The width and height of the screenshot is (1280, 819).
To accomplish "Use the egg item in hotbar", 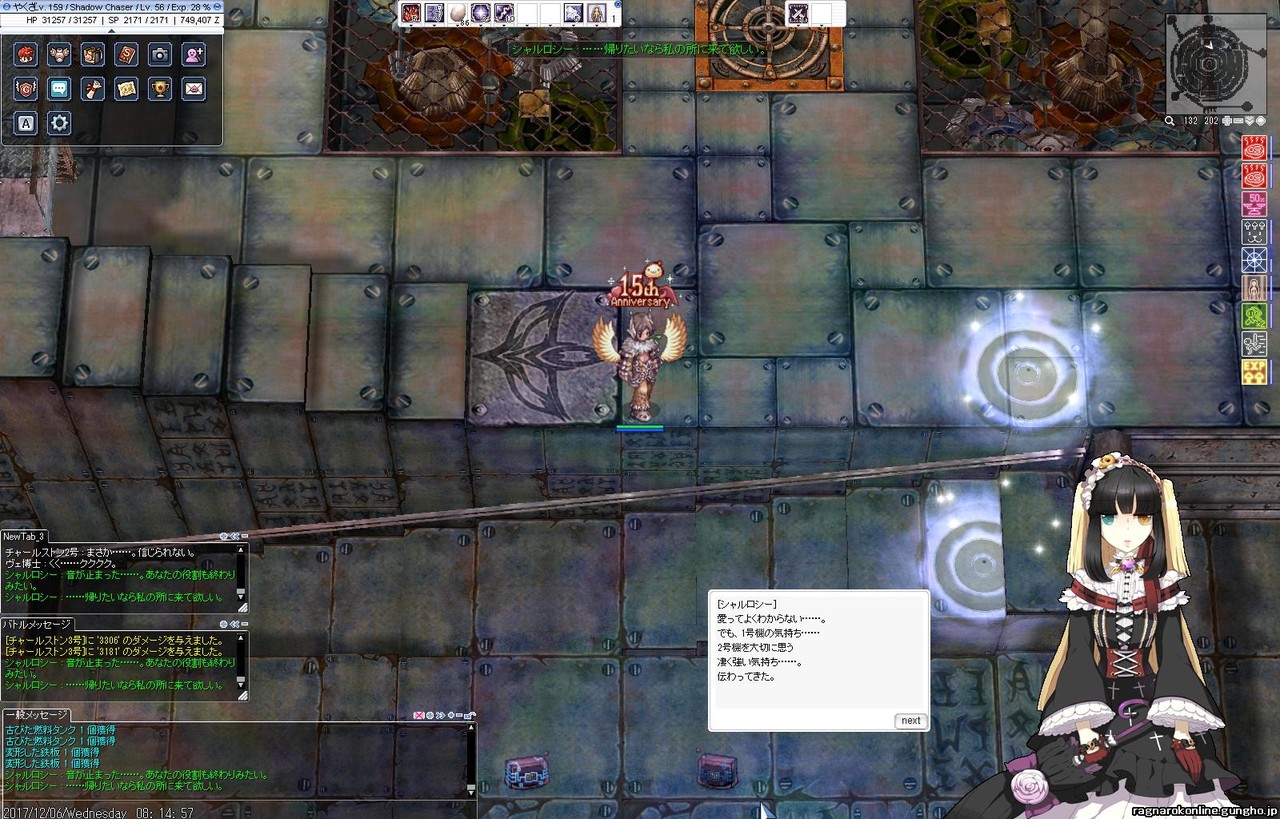I will click(458, 13).
